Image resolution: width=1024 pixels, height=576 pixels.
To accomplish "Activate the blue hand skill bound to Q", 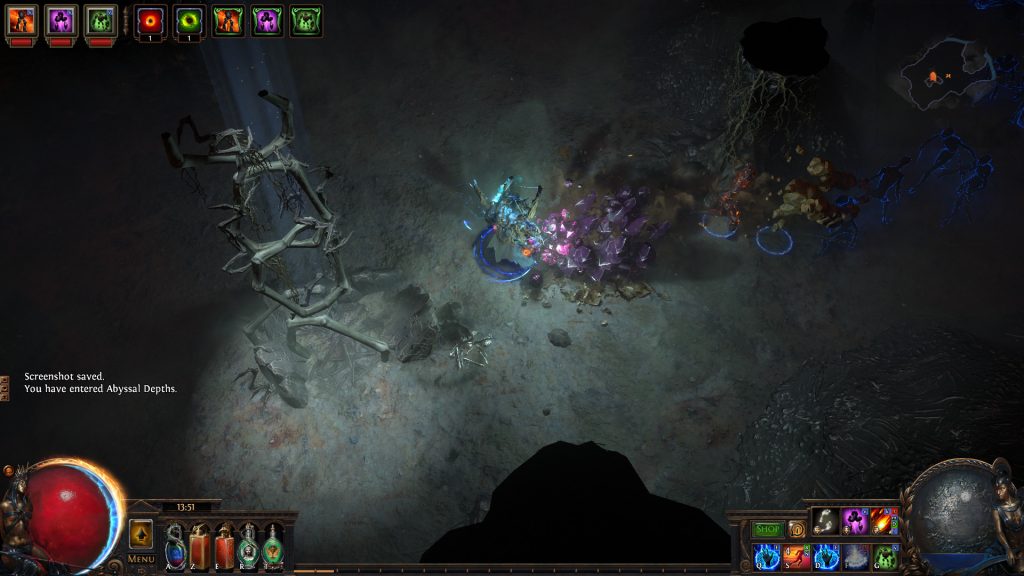I will pyautogui.click(x=768, y=556).
